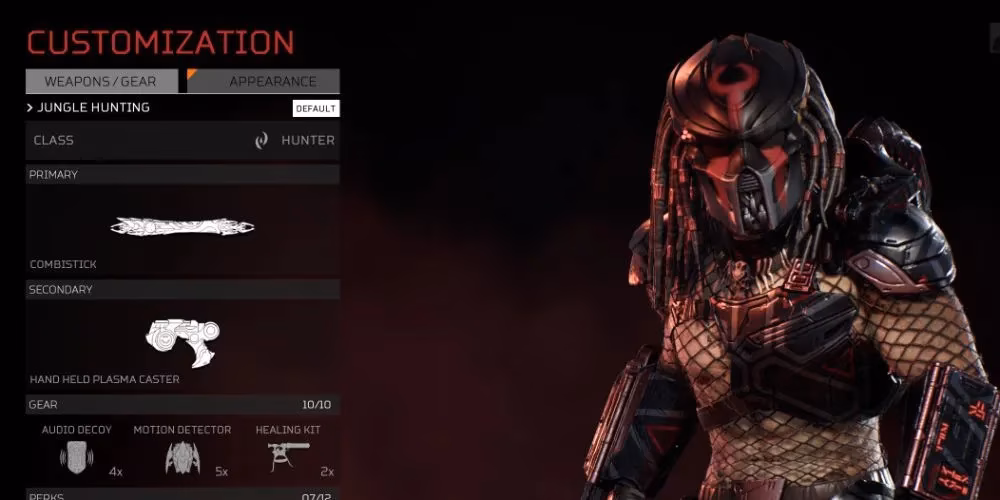Open the Healing Kit gear slot

pos(288,453)
